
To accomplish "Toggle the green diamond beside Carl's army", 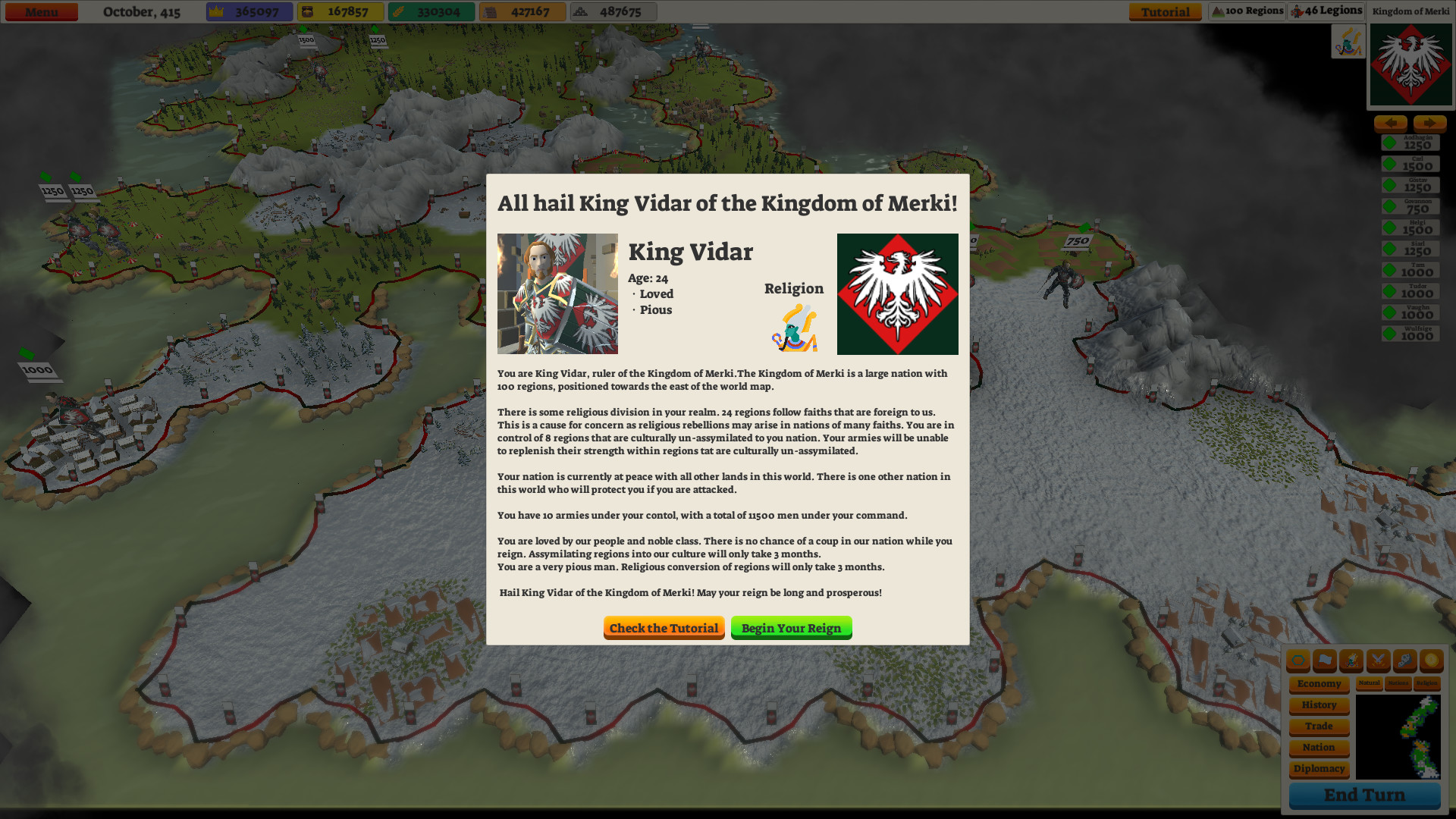I will (1390, 164).
